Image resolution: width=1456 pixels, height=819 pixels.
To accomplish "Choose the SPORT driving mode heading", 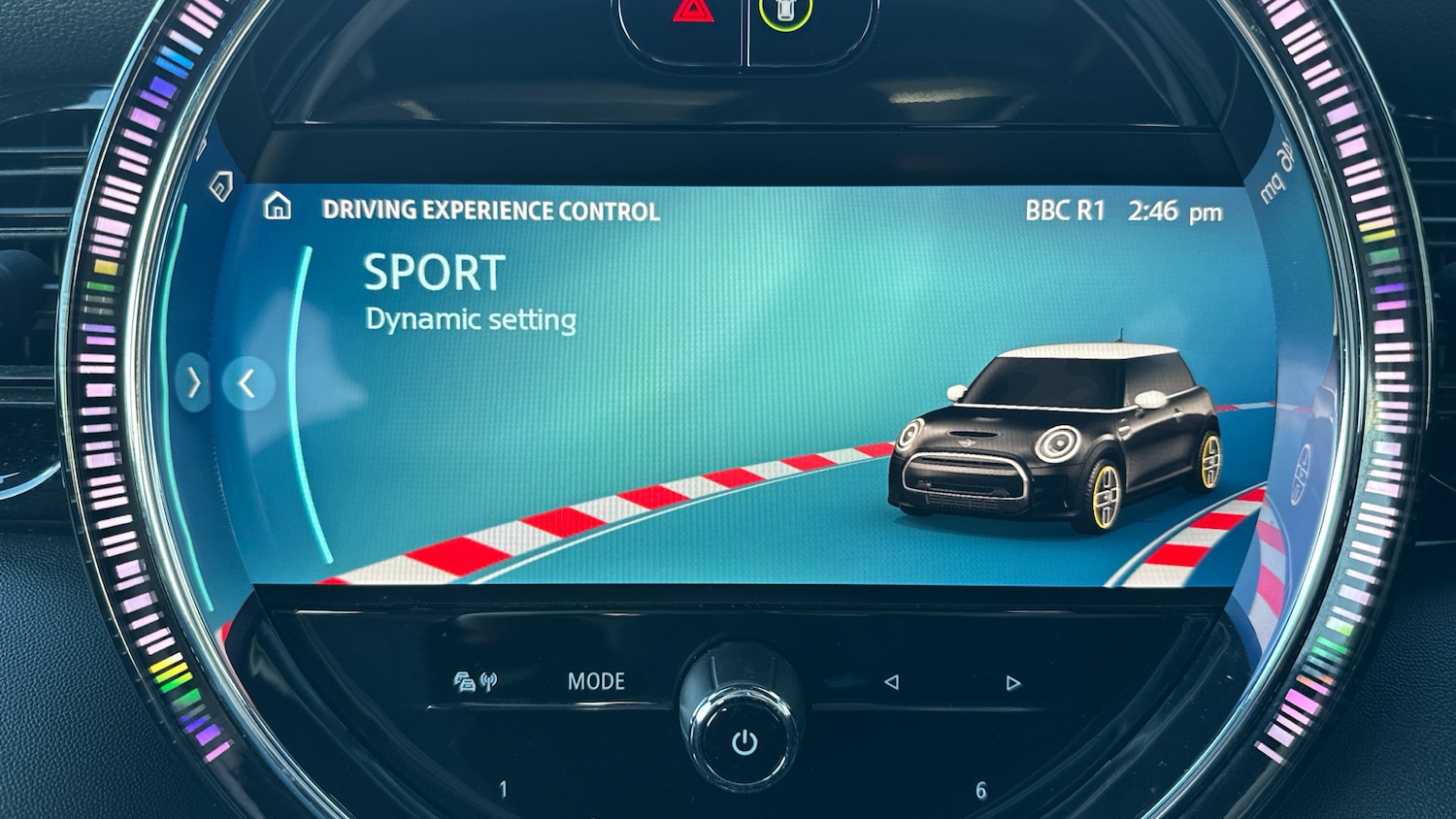I will click(x=434, y=274).
